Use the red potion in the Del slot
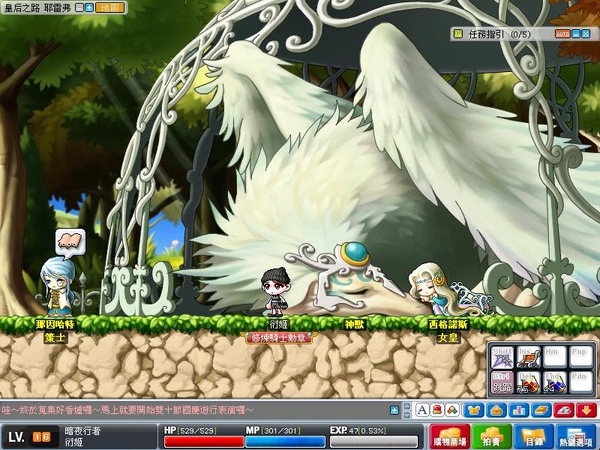This screenshot has height=450, width=600. [x=528, y=381]
